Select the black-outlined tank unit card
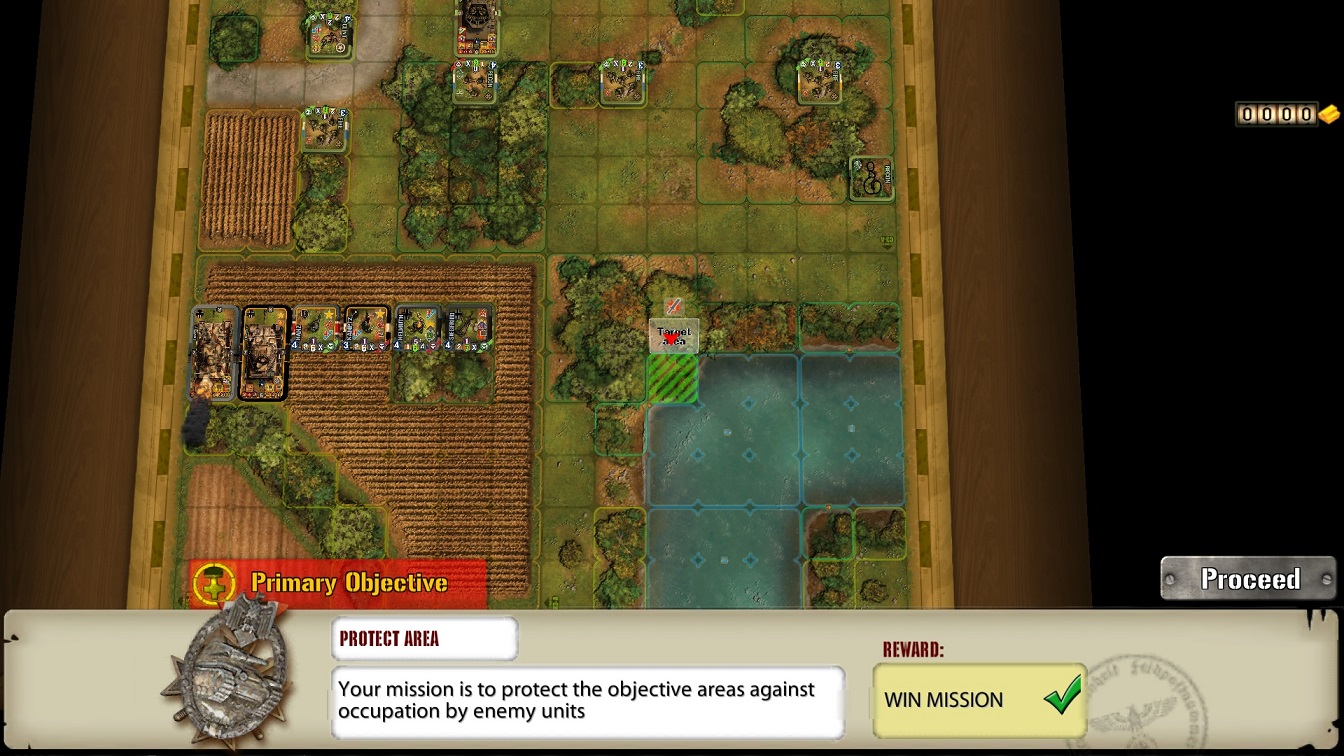Screen dimensions: 1344x756 point(264,354)
